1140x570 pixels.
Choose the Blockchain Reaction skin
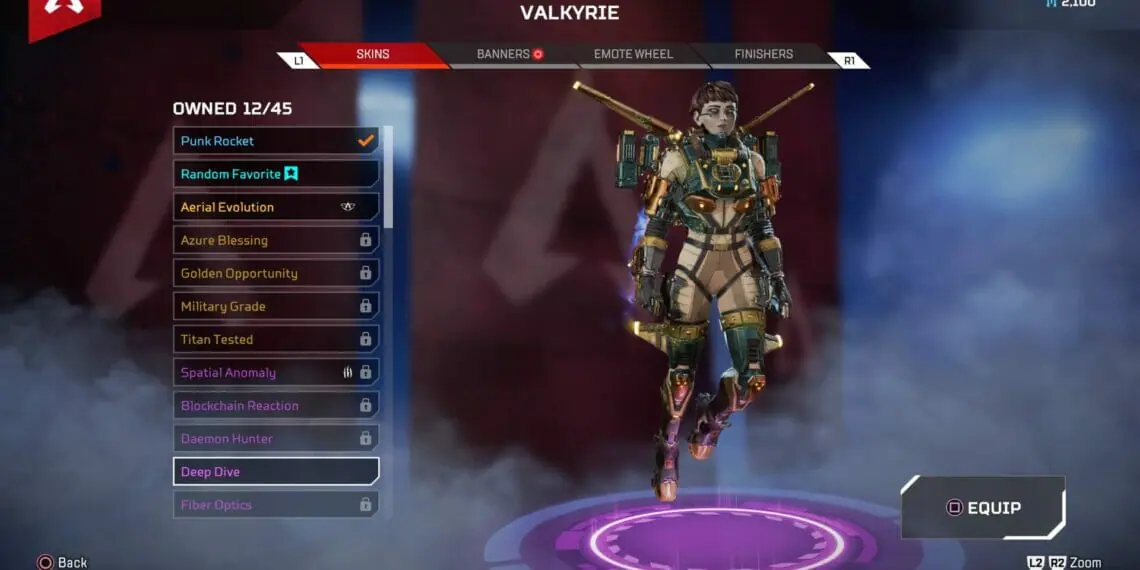point(276,405)
